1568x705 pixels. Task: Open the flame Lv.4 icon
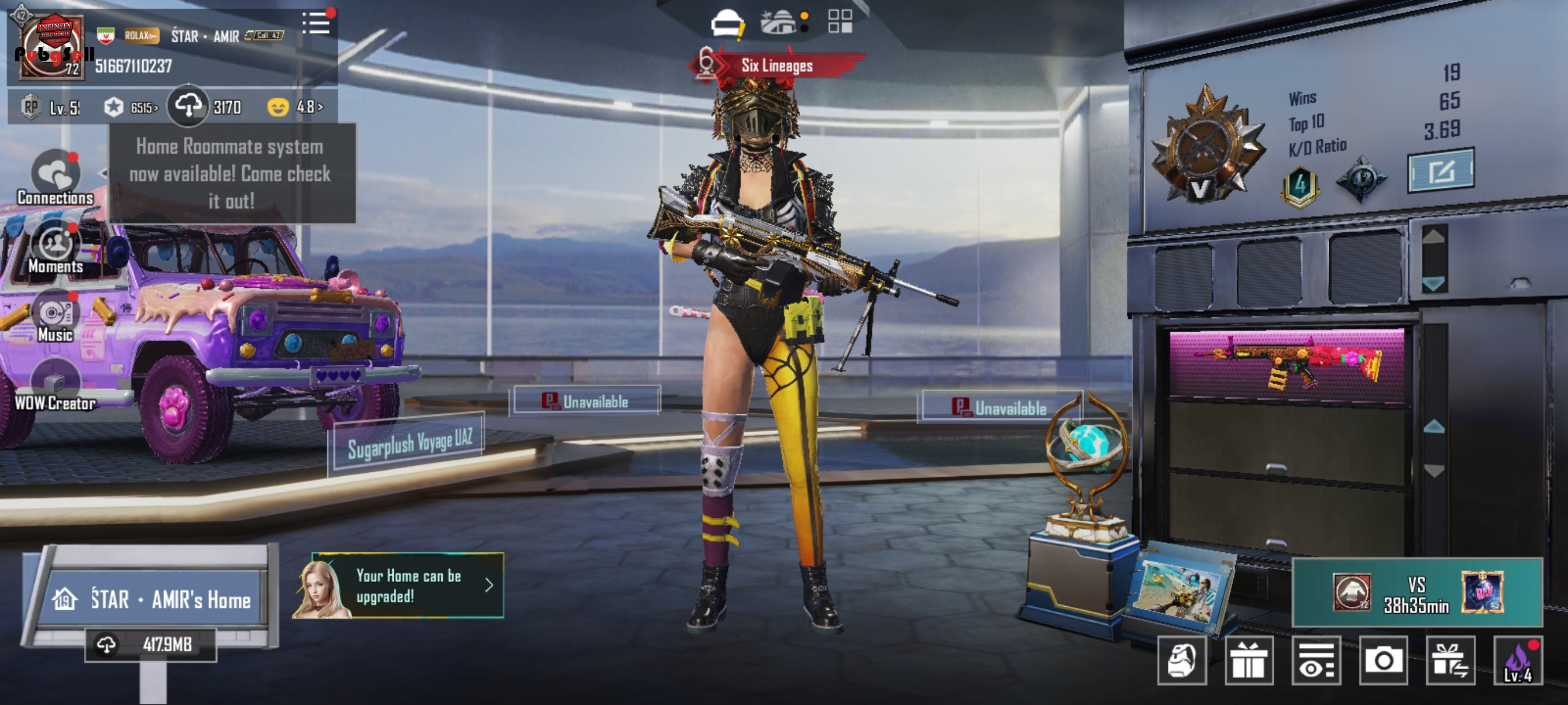1518,661
